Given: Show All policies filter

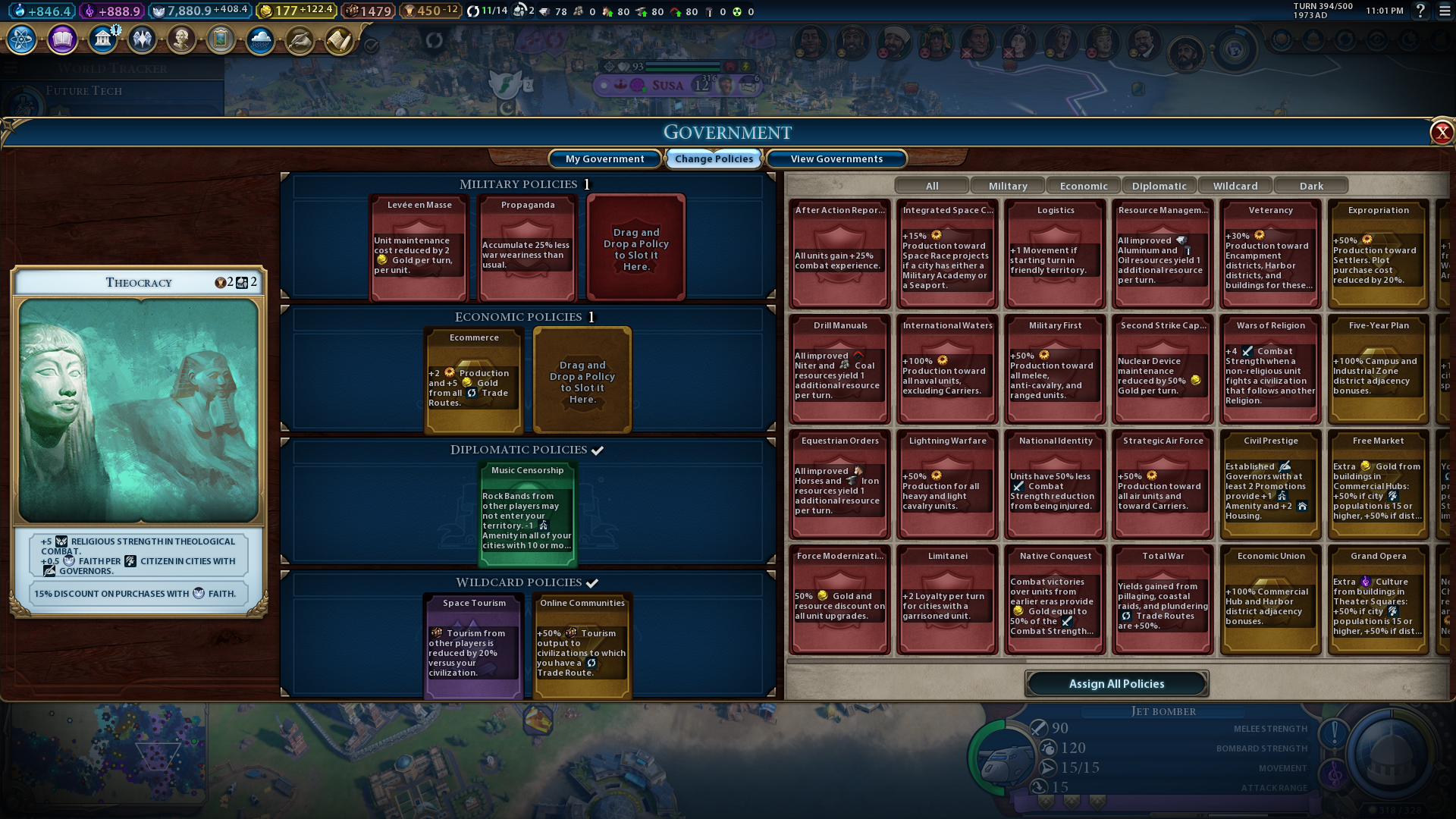Looking at the screenshot, I should [931, 186].
